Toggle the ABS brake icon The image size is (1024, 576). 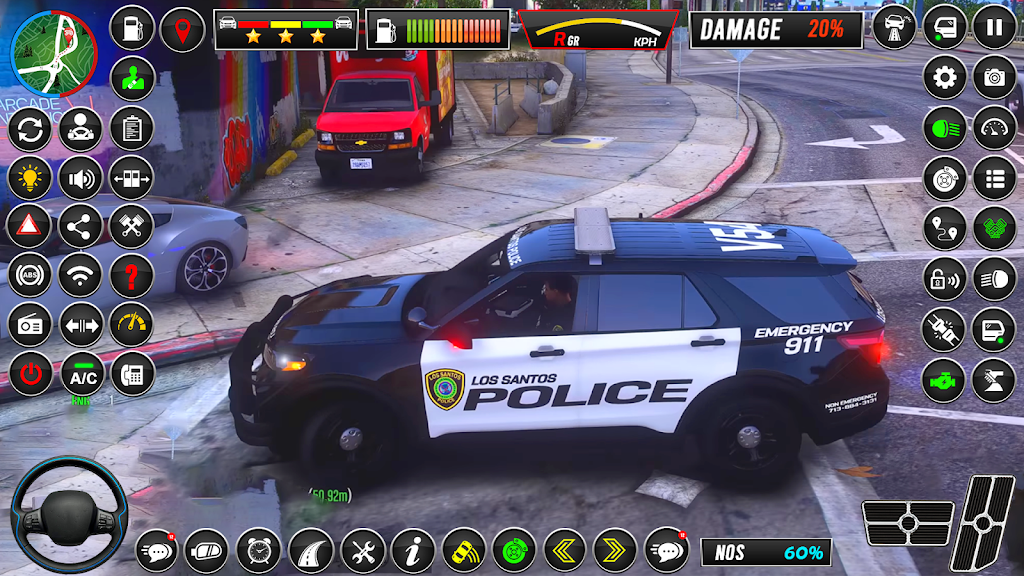30,275
